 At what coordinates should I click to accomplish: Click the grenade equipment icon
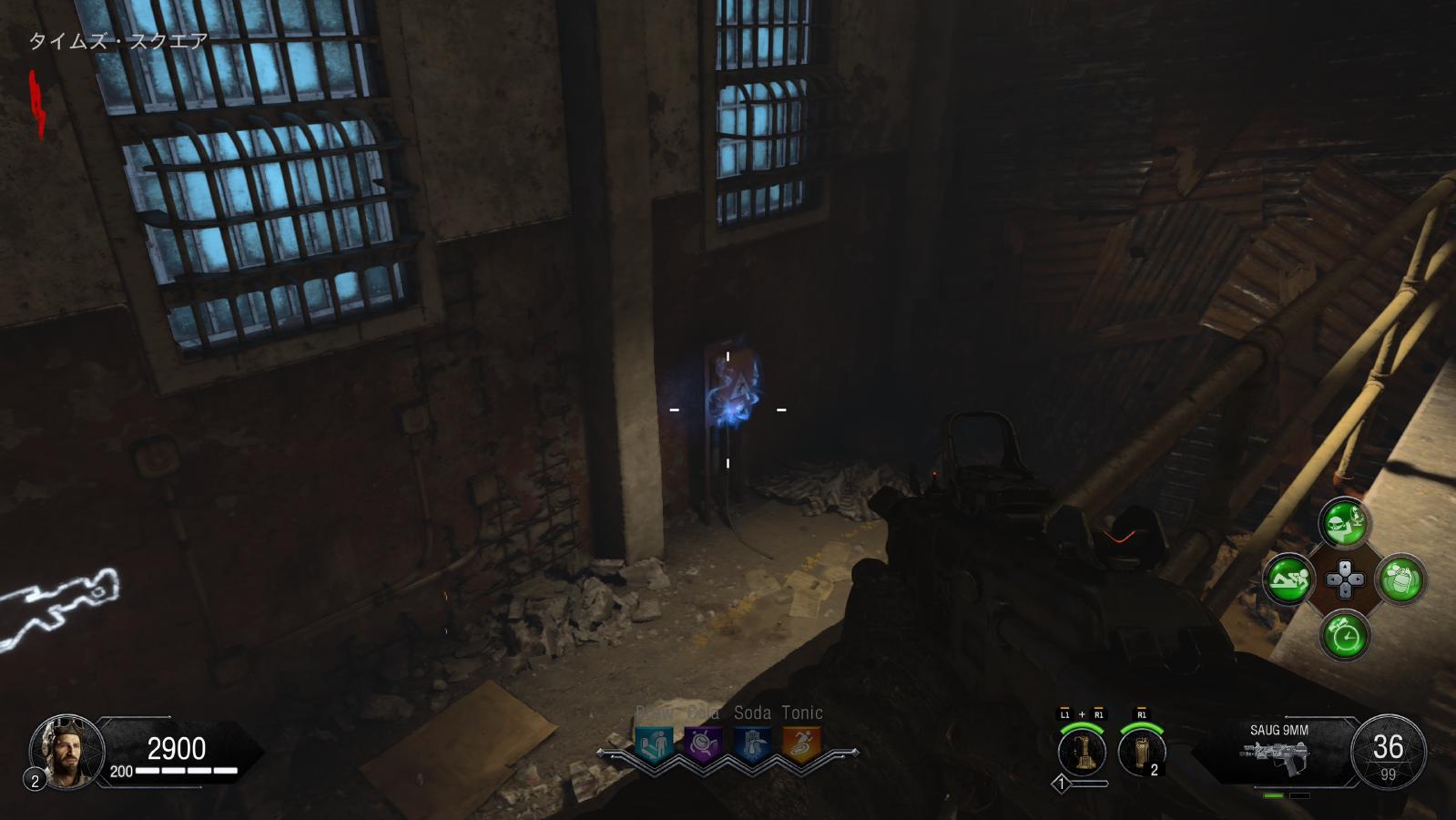(1141, 752)
